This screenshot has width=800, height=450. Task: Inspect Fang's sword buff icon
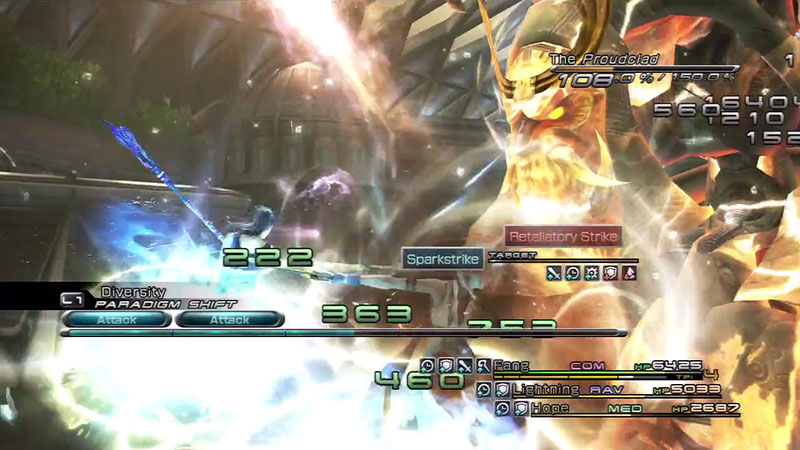point(465,366)
